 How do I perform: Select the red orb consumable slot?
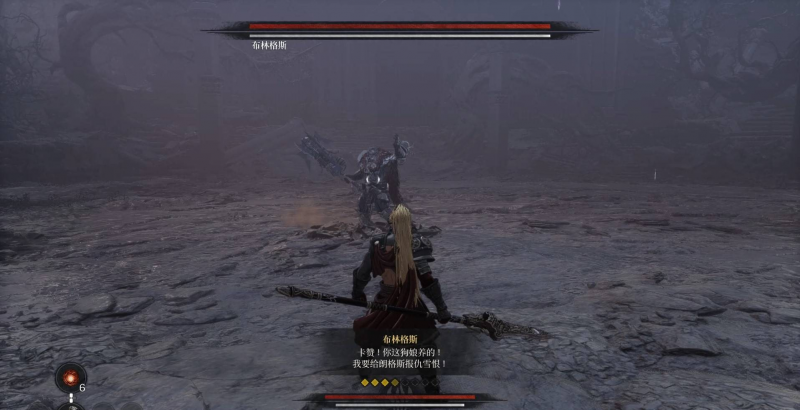[69, 378]
